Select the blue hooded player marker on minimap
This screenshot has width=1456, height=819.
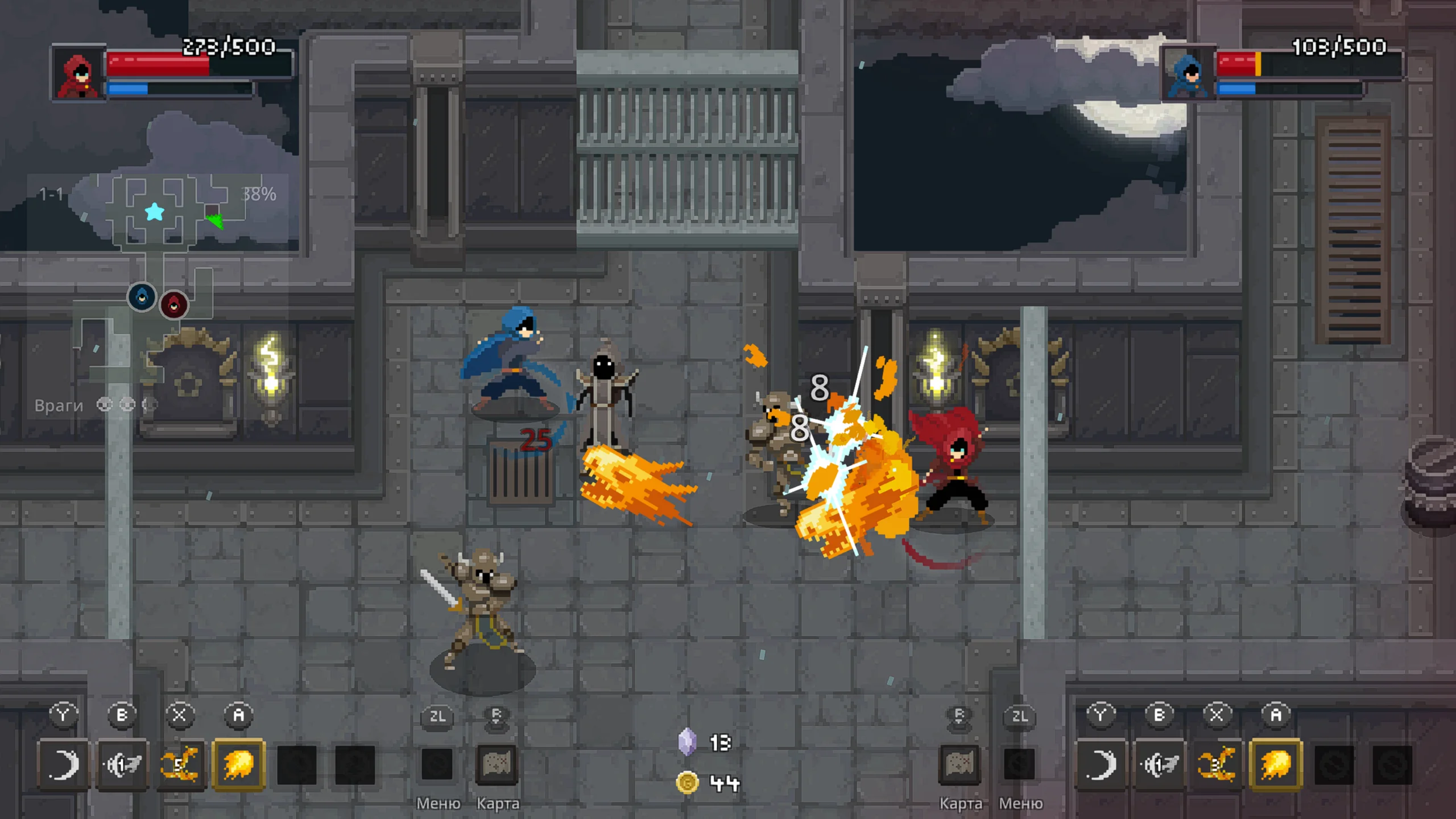142,297
